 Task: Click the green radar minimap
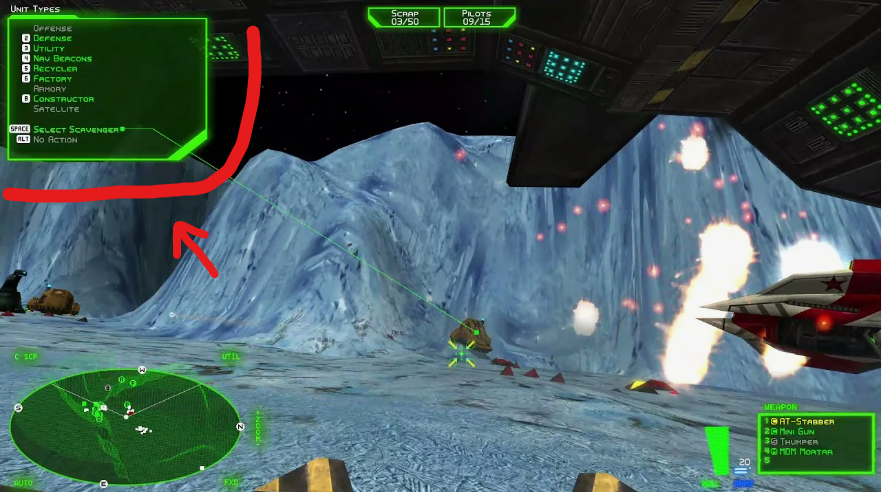123,428
